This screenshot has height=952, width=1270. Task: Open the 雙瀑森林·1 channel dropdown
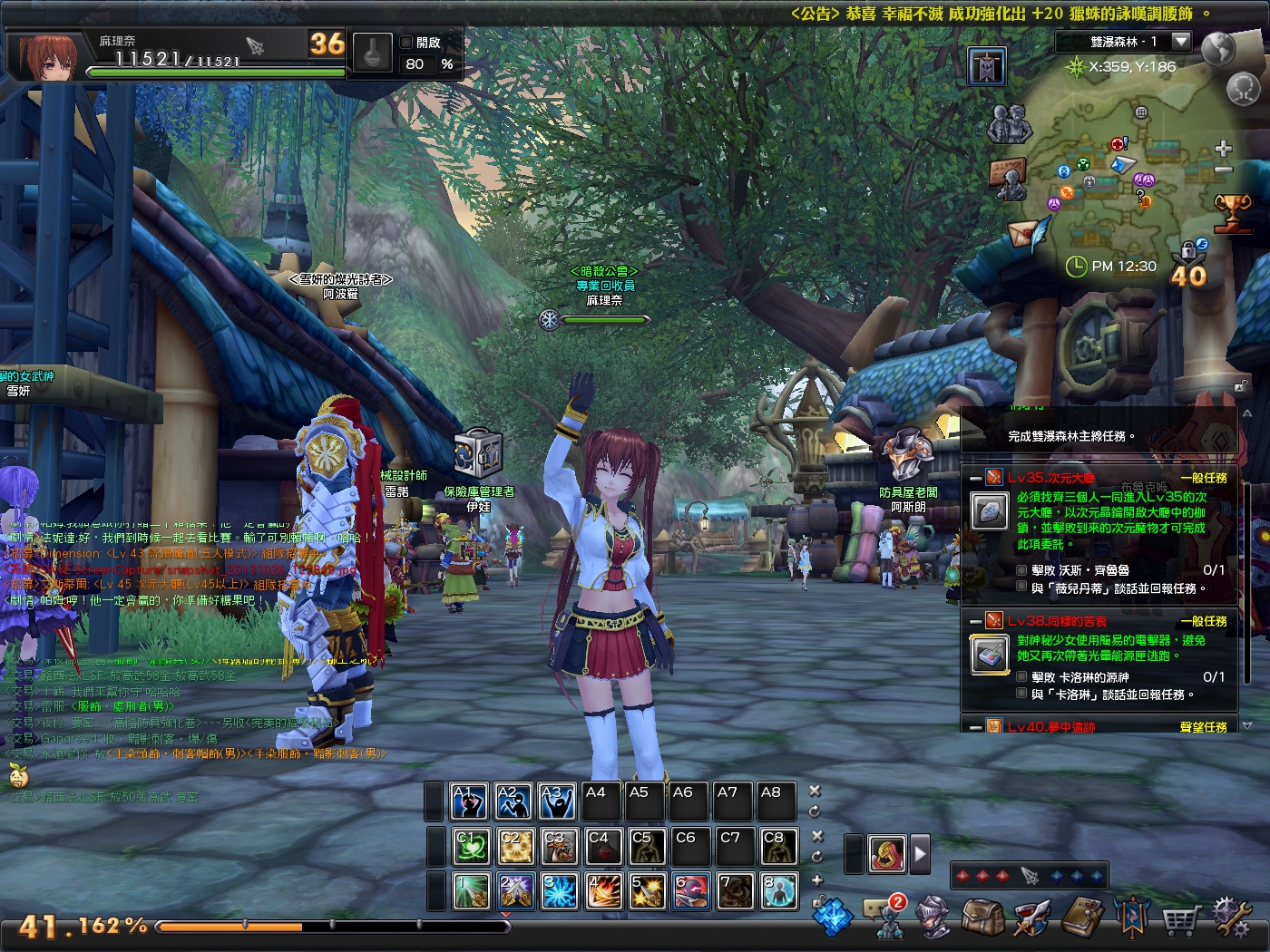click(1181, 41)
